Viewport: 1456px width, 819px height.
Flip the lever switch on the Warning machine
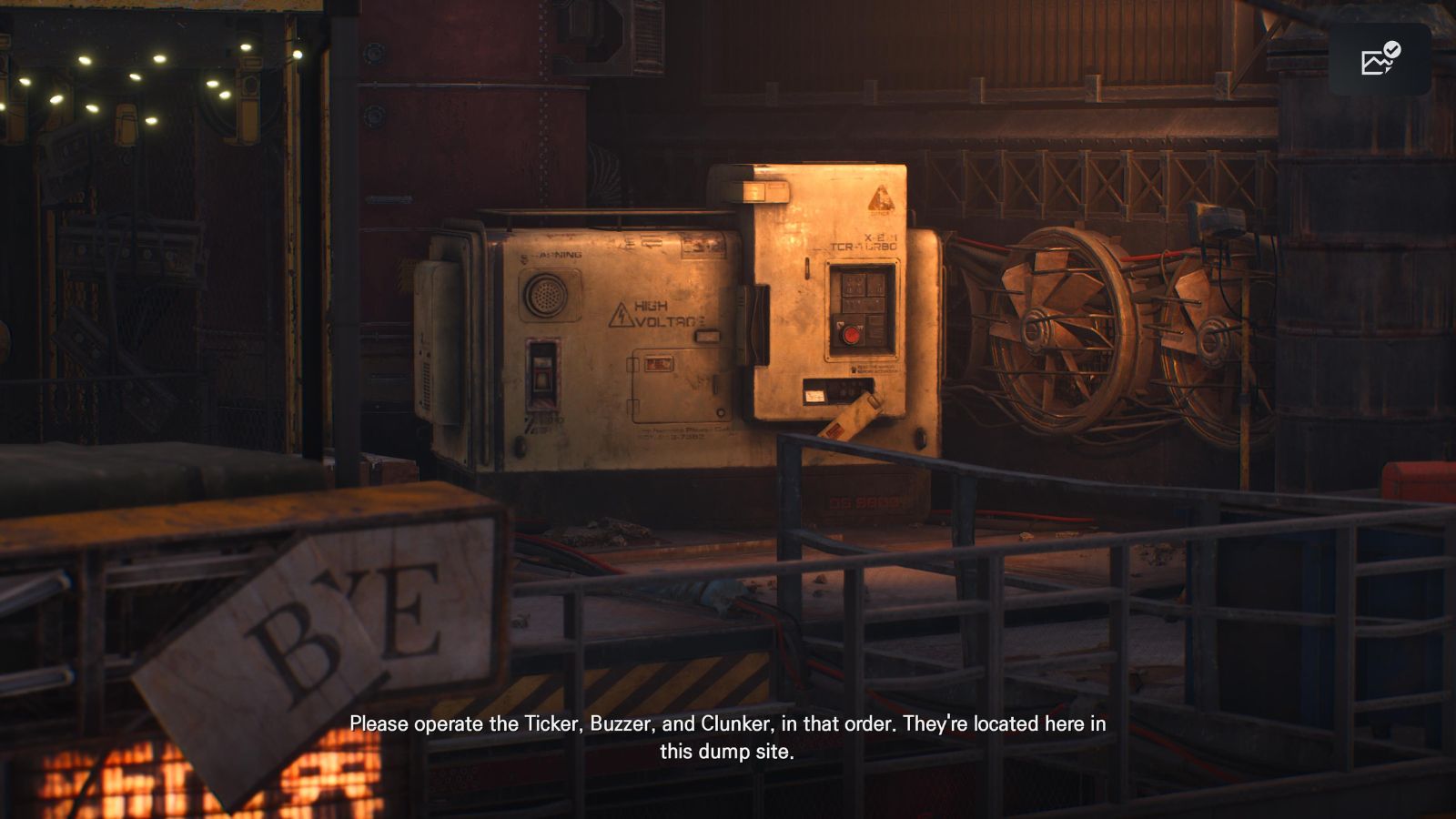(543, 375)
